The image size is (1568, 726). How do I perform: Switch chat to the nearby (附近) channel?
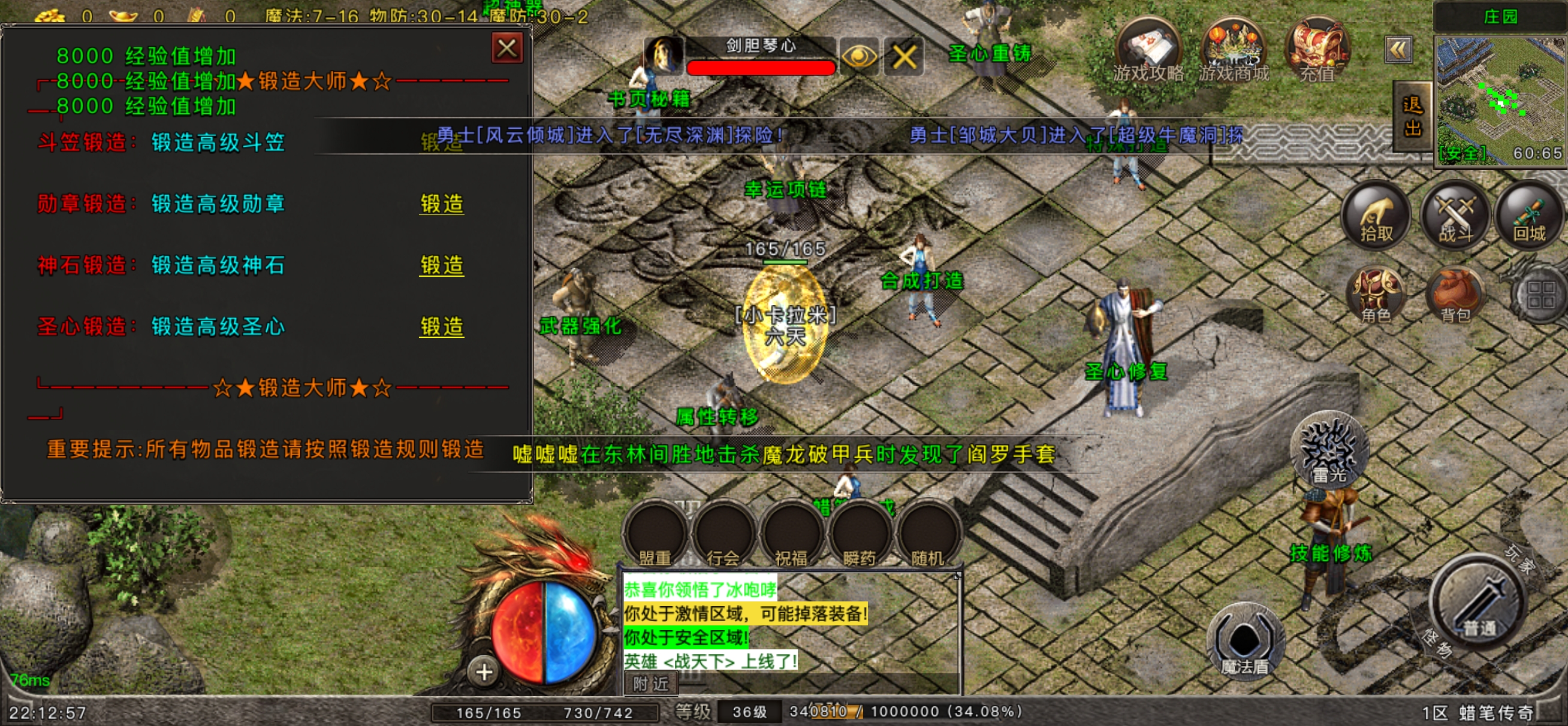[x=651, y=684]
